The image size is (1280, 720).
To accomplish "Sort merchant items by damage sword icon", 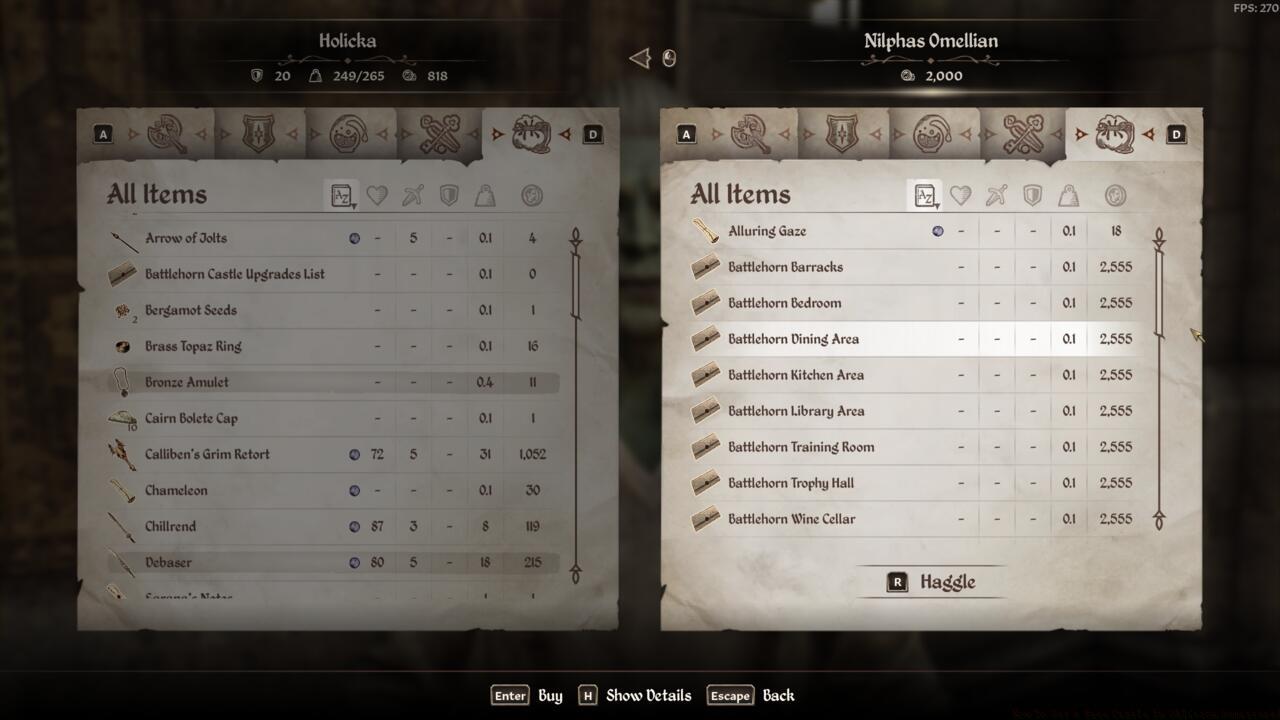I will coord(994,197).
